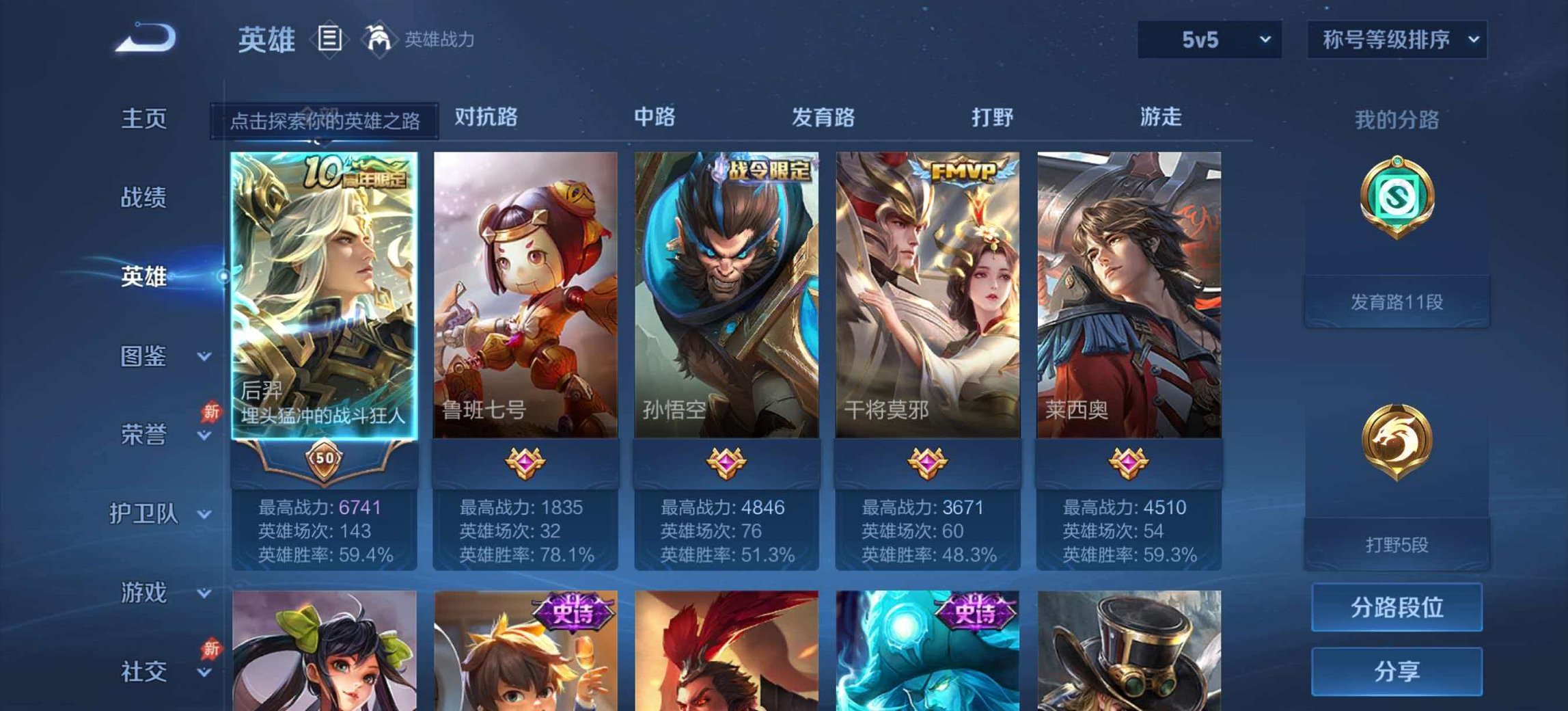Open the 英雄战力 hero power icon
The height and width of the screenshot is (711, 1568).
pos(379,40)
